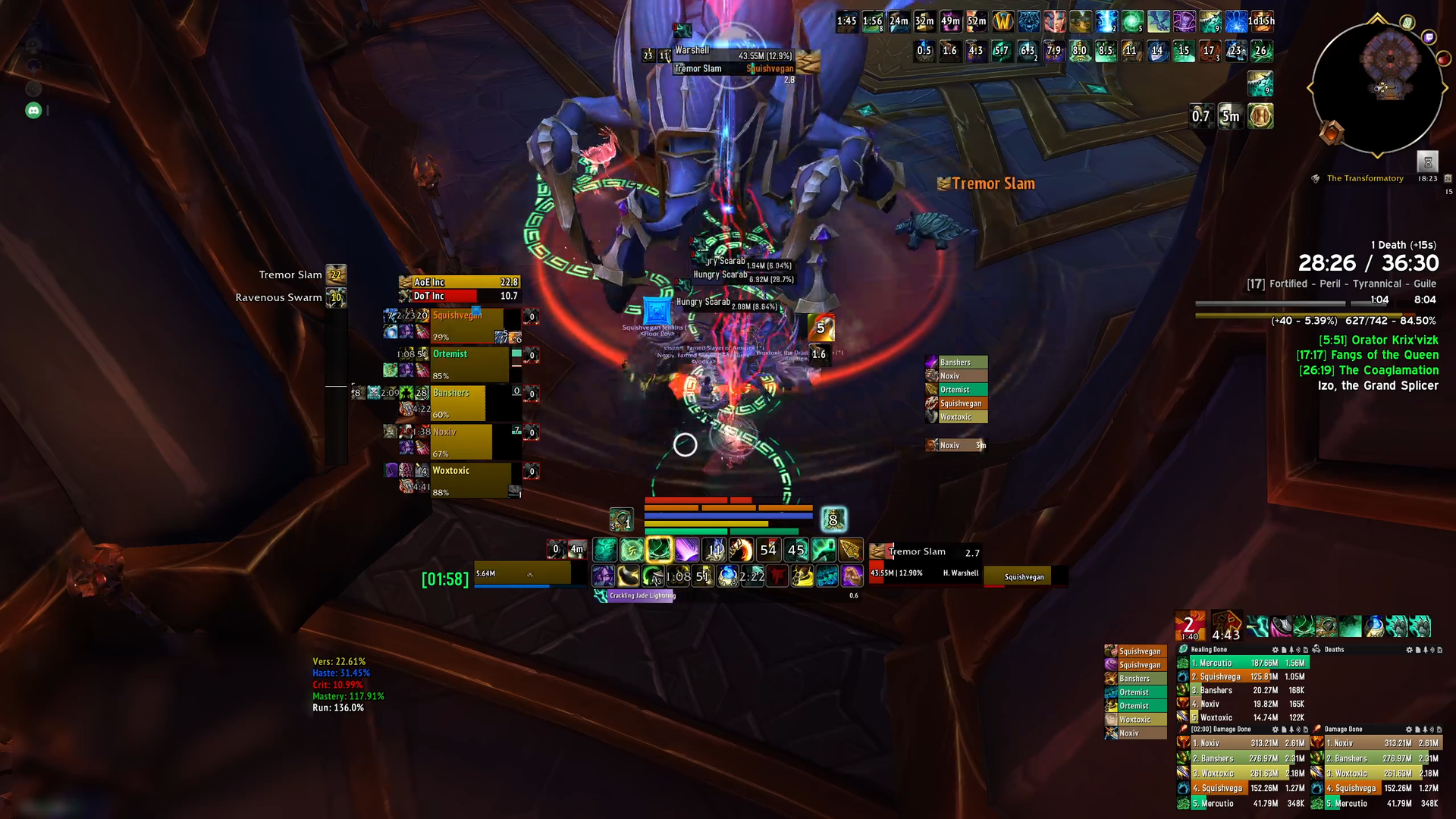
Task: Click the World of Warcraft logo buff icon
Action: tap(1003, 22)
